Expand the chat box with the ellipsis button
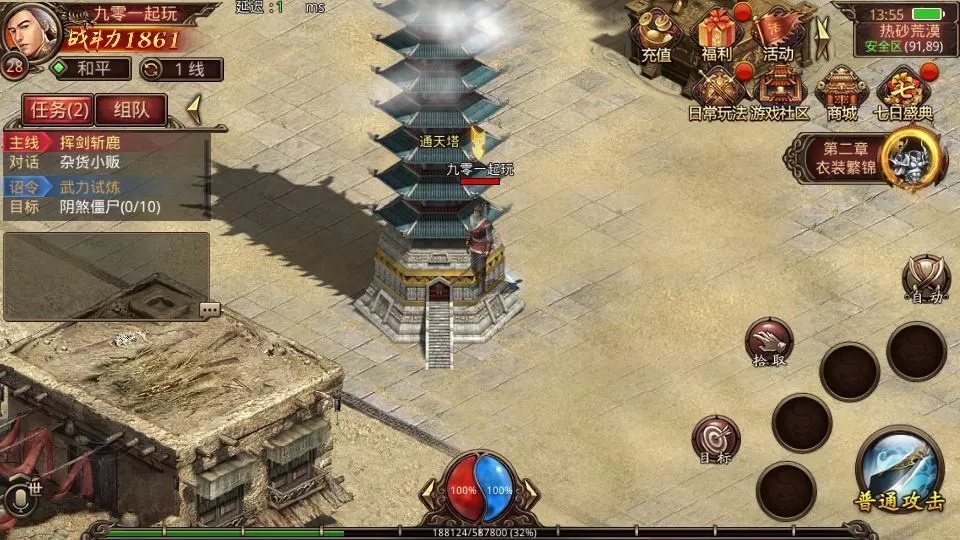960x540 pixels. (209, 309)
